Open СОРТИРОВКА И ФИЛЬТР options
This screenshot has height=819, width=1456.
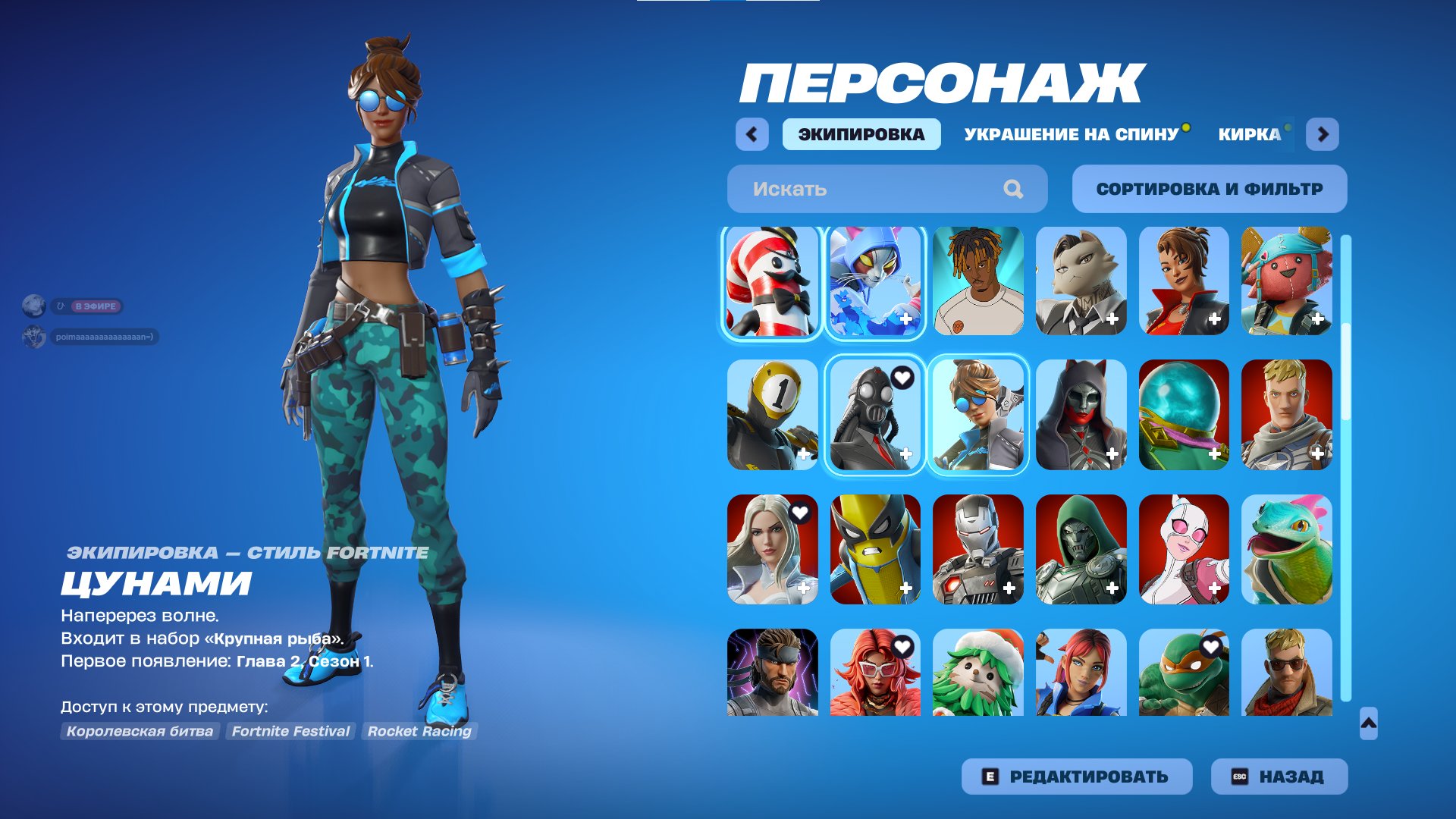click(x=1209, y=189)
